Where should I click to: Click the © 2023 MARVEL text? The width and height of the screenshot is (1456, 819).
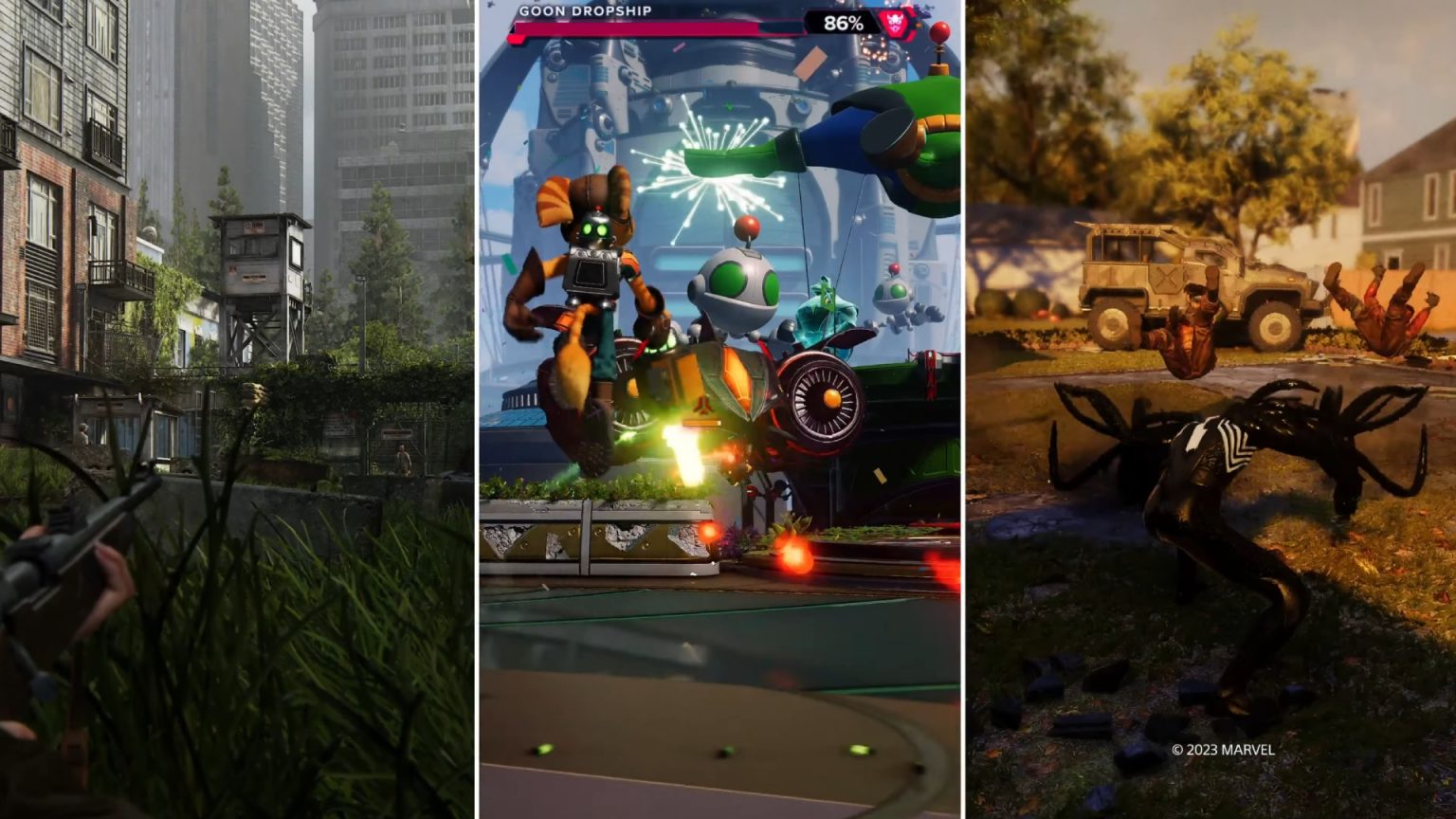(x=1222, y=748)
